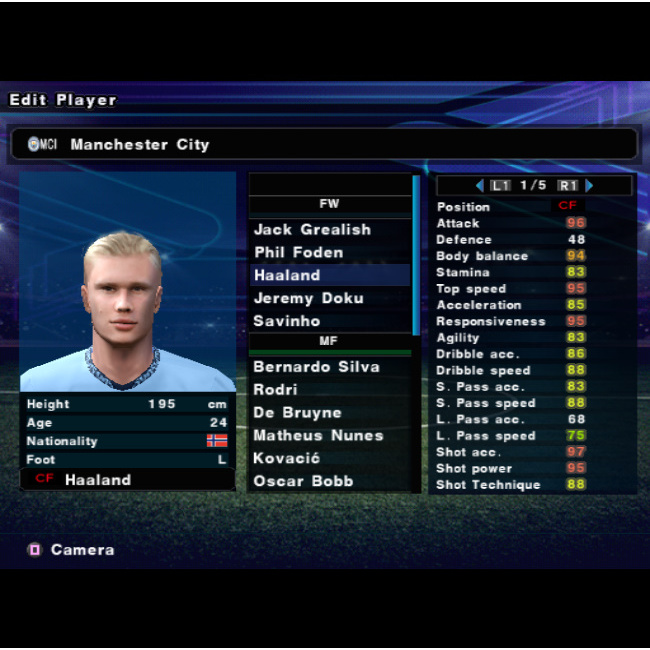
Task: Select Rodri in the roster list
Action: [x=276, y=390]
